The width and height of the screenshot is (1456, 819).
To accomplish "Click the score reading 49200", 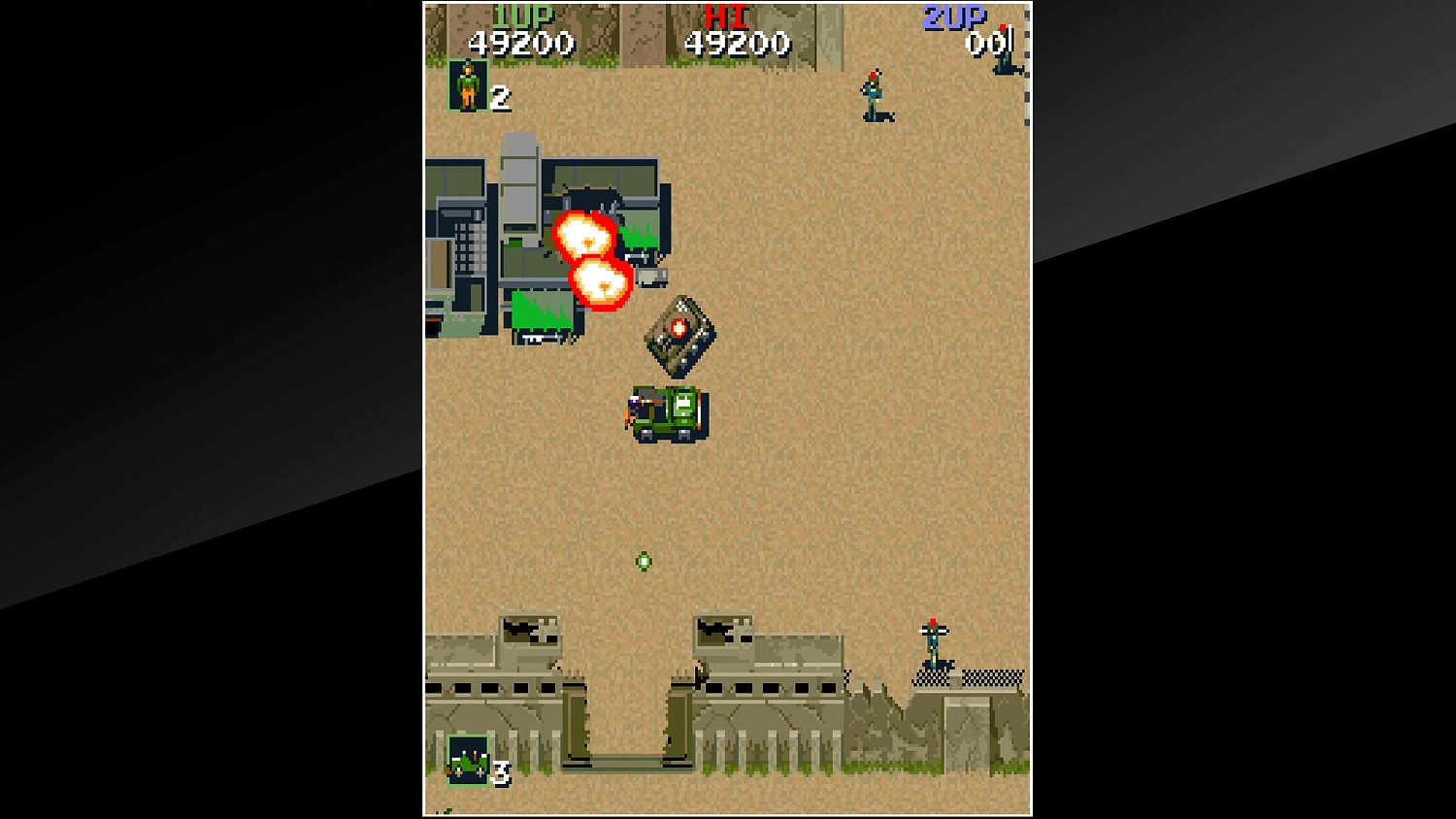I will [520, 43].
